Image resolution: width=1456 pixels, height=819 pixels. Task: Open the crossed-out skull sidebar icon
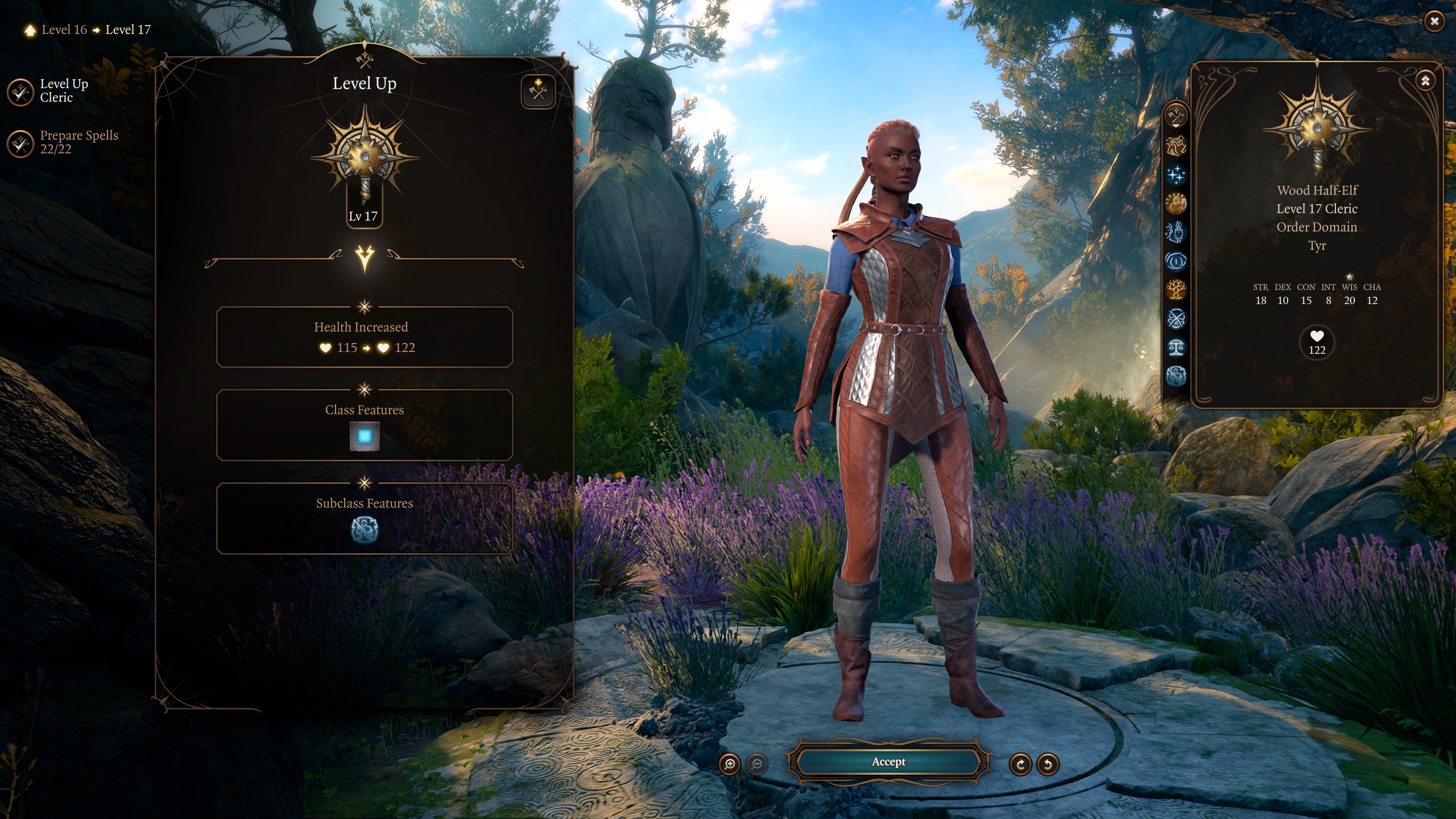1176,318
